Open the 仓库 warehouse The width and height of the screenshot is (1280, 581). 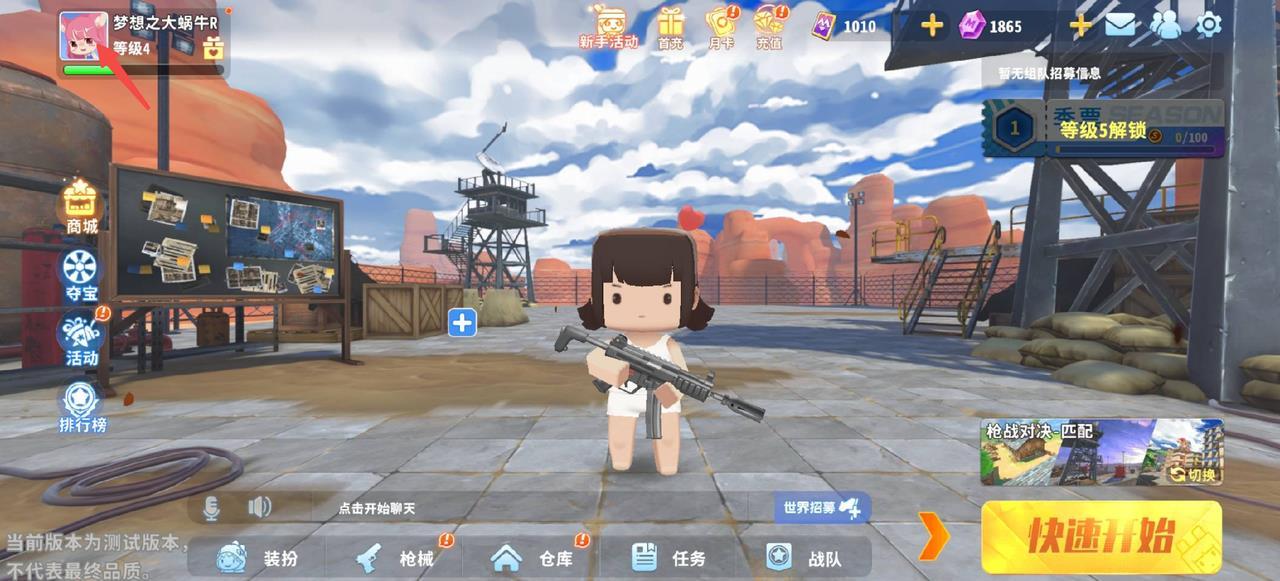pyautogui.click(x=533, y=558)
